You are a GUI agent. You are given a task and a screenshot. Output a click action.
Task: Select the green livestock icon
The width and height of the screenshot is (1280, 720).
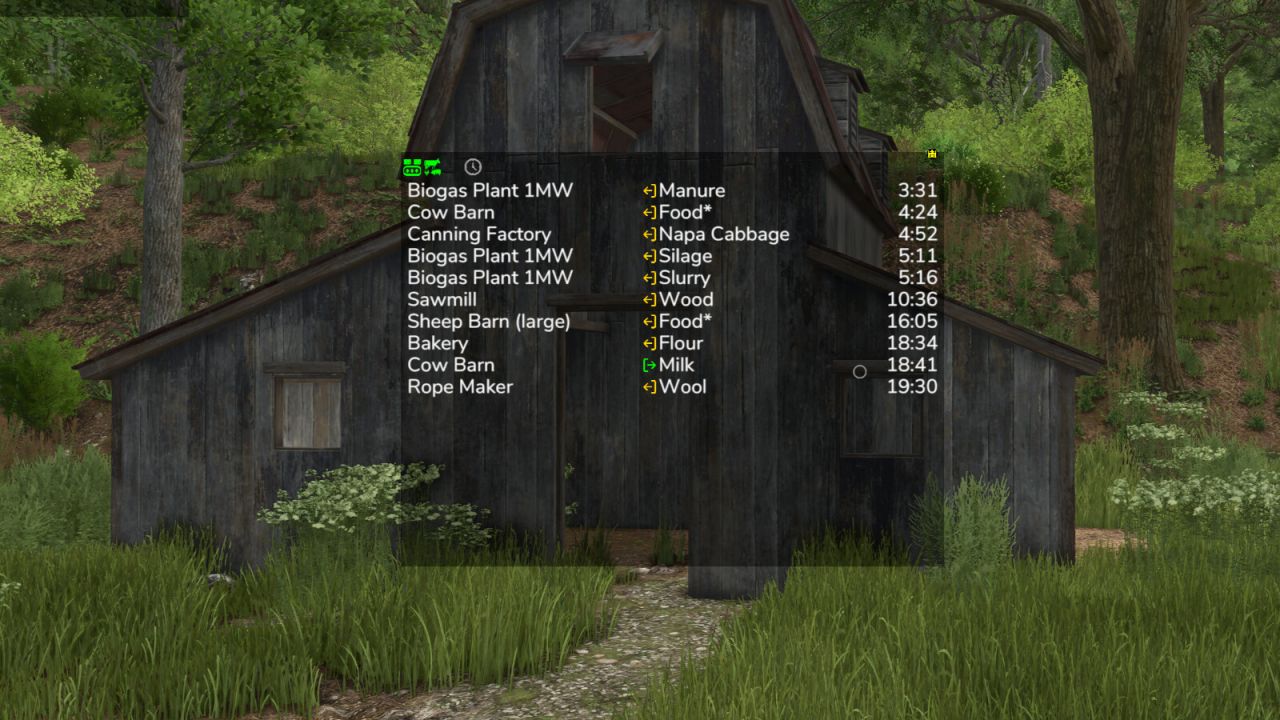[431, 165]
